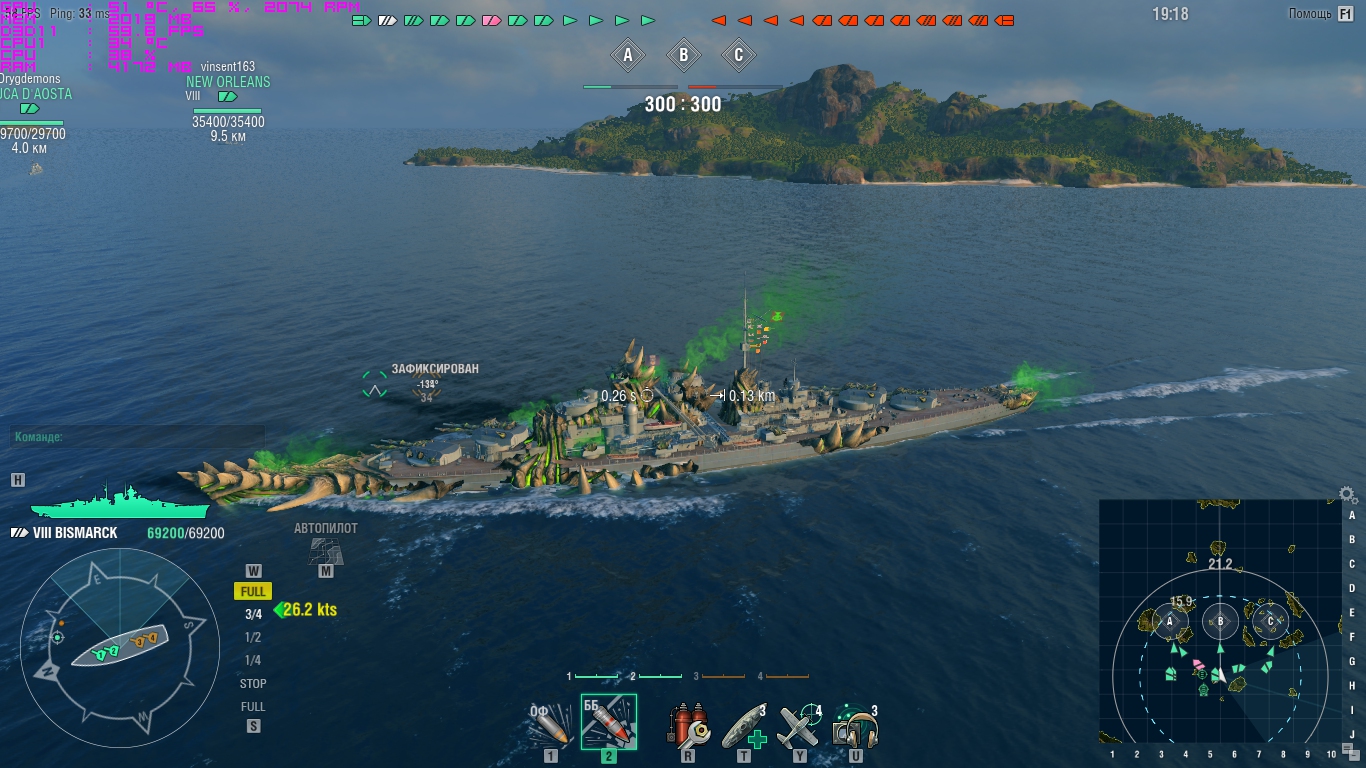Click the Bismarck ship silhouette status
The width and height of the screenshot is (1366, 768).
pos(118,500)
